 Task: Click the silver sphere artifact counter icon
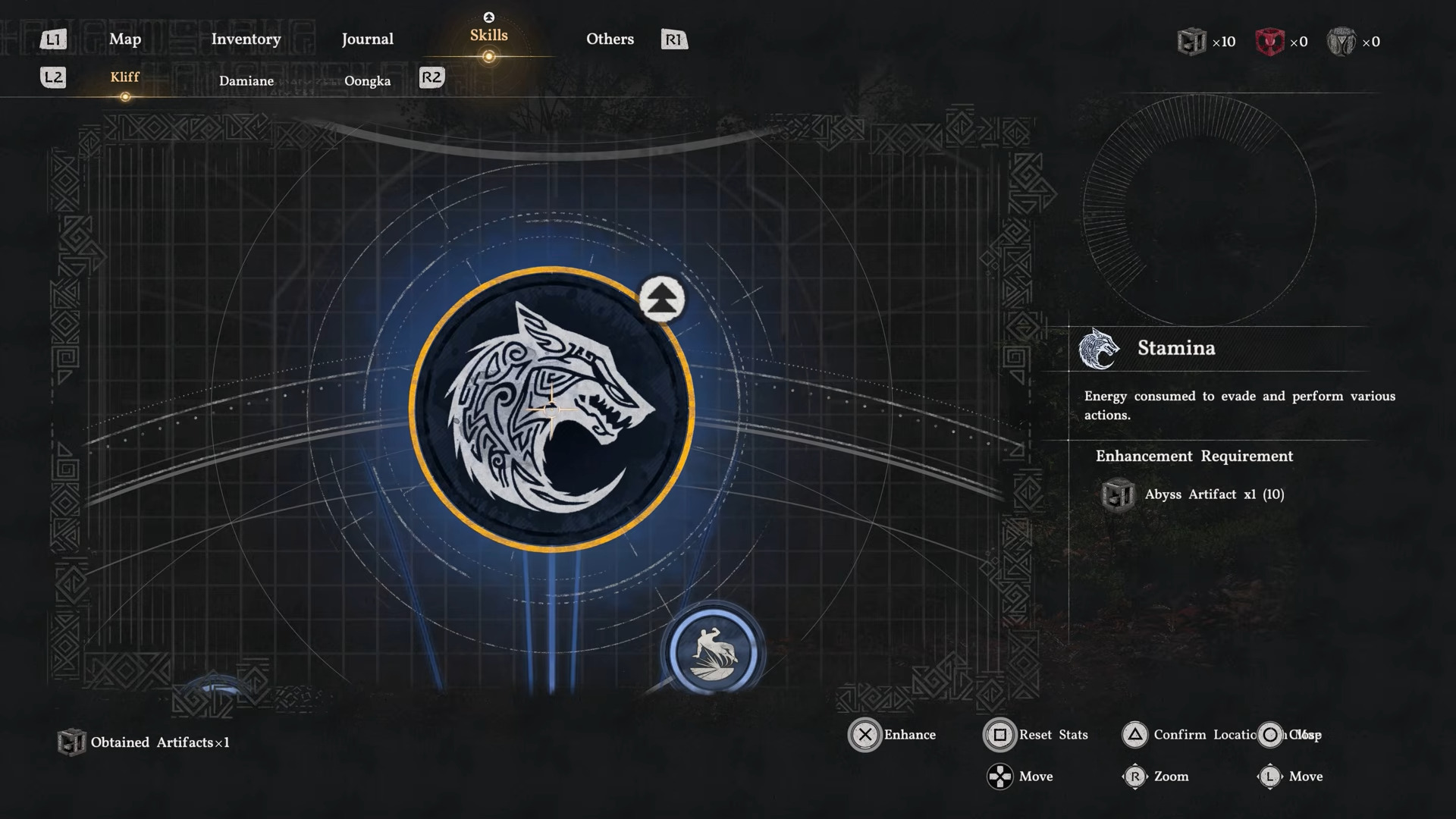coord(1342,42)
